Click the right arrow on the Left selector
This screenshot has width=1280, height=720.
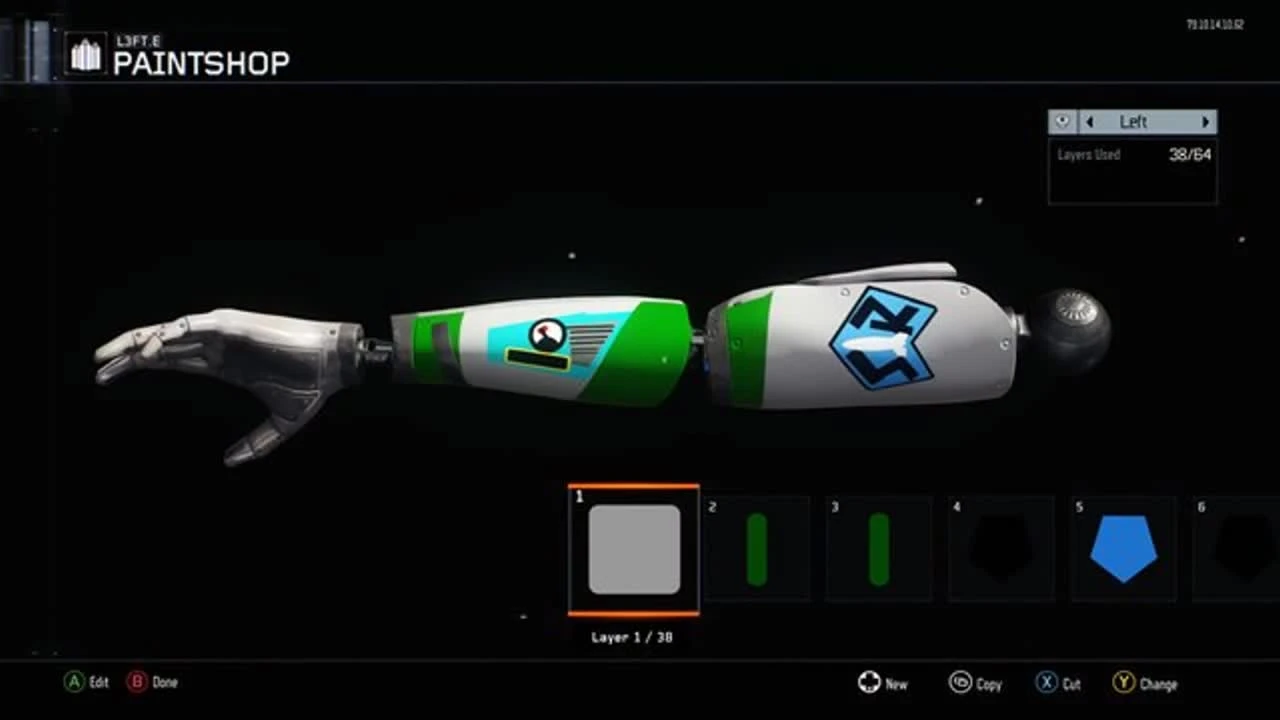pos(1205,121)
